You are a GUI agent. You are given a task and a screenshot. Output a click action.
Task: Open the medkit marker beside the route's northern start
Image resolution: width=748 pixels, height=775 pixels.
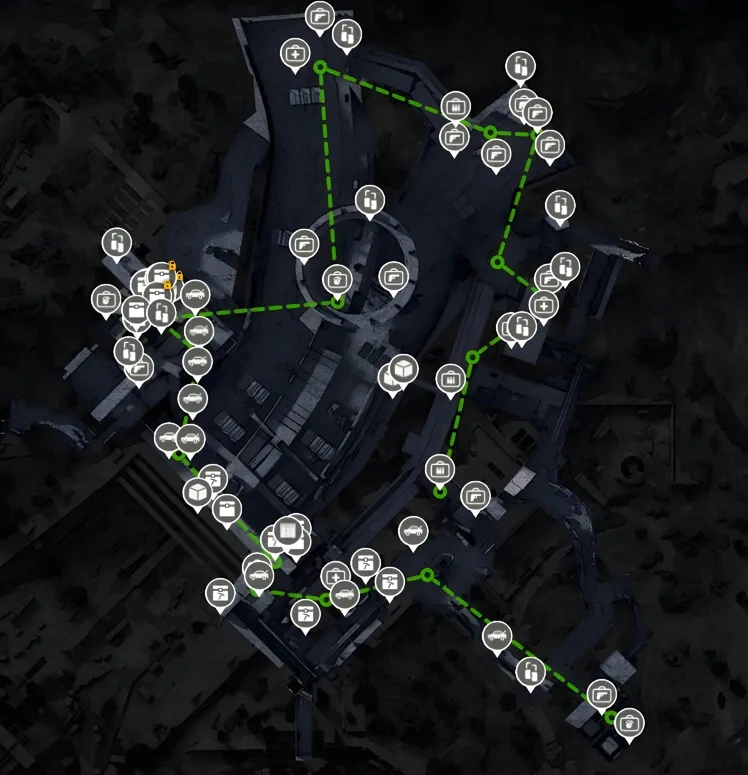point(295,52)
